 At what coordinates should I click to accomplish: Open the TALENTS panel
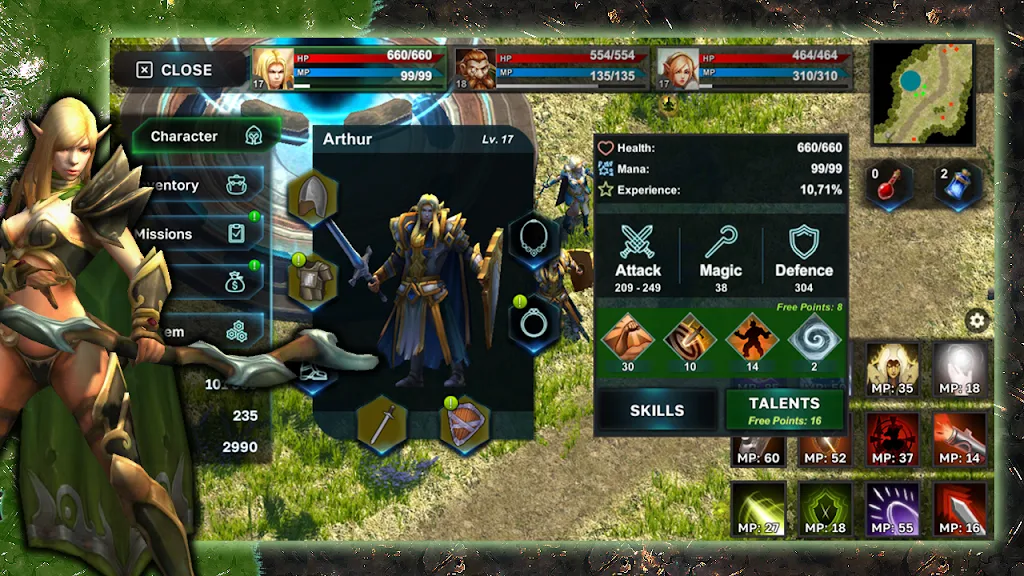(x=785, y=410)
